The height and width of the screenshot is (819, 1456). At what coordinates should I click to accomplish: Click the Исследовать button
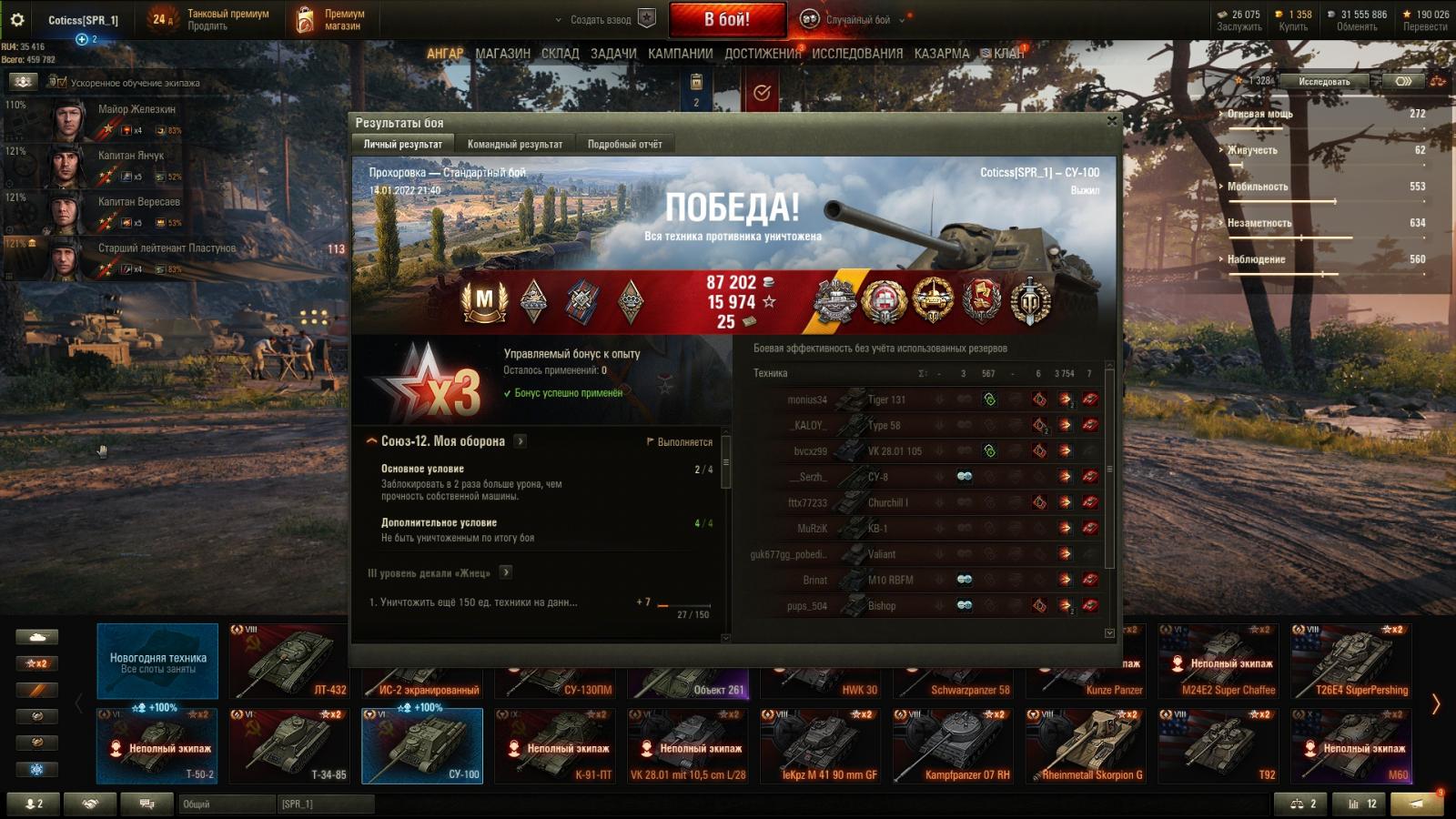[x=1324, y=81]
